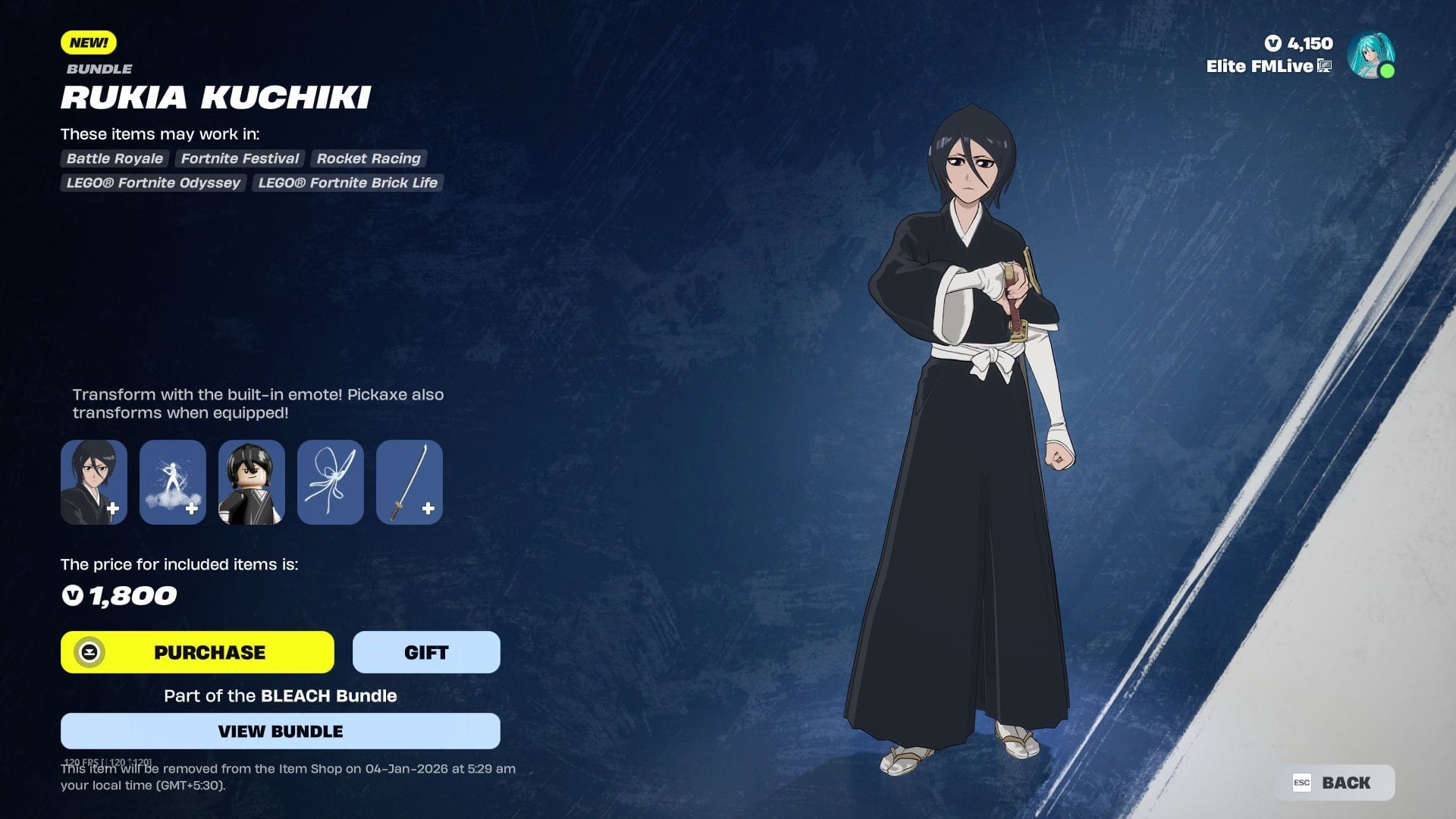
Task: Select the LEGO style Rukia icon
Action: [x=251, y=482]
